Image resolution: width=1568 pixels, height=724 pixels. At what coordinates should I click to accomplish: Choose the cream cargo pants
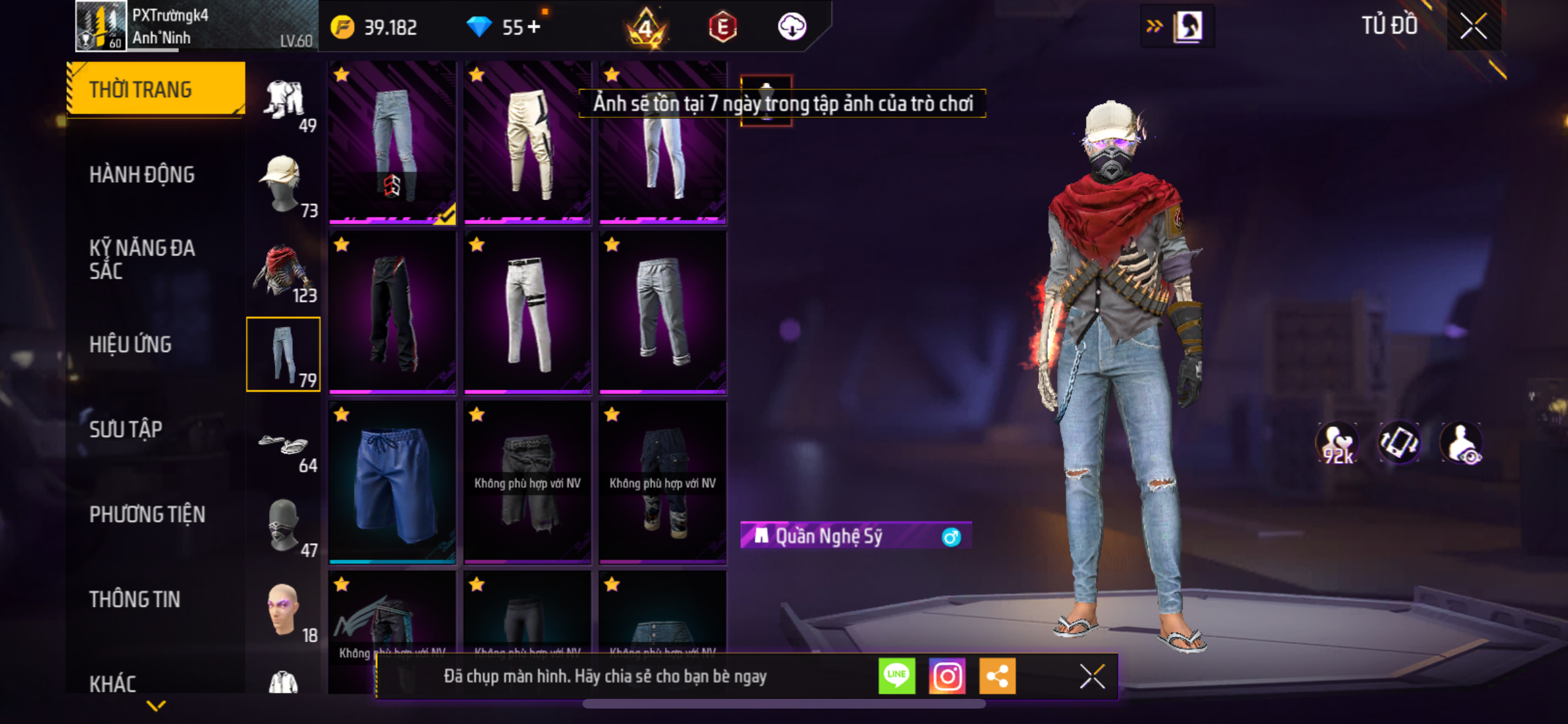[x=527, y=143]
